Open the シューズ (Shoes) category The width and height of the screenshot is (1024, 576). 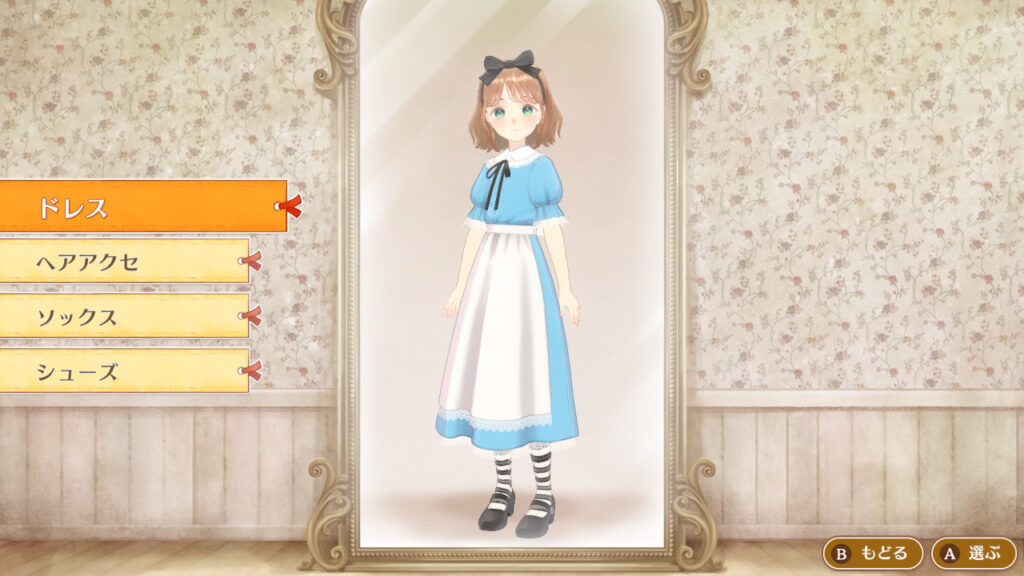tap(124, 372)
